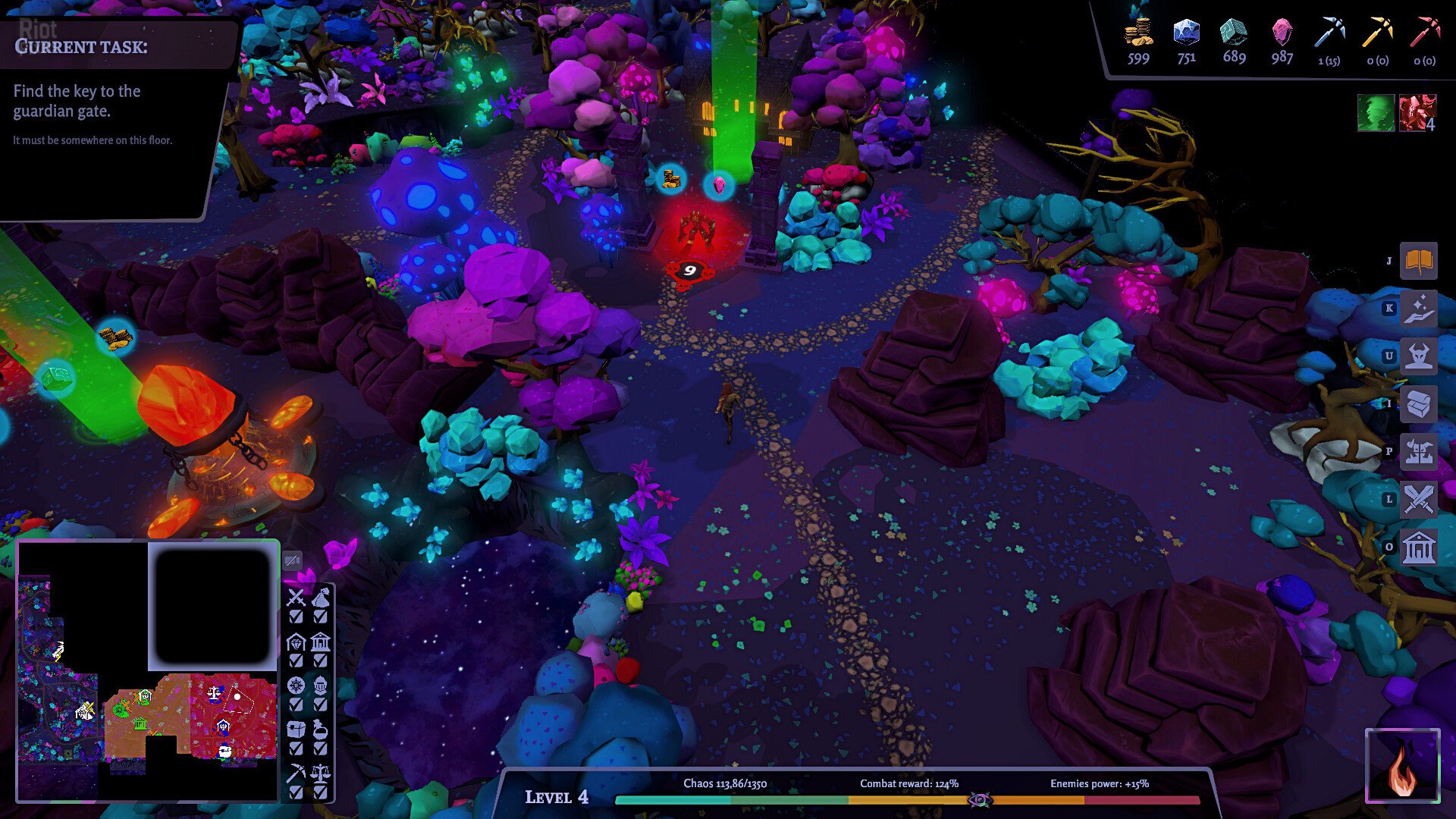Activate the flame ability in corner

click(1402, 766)
